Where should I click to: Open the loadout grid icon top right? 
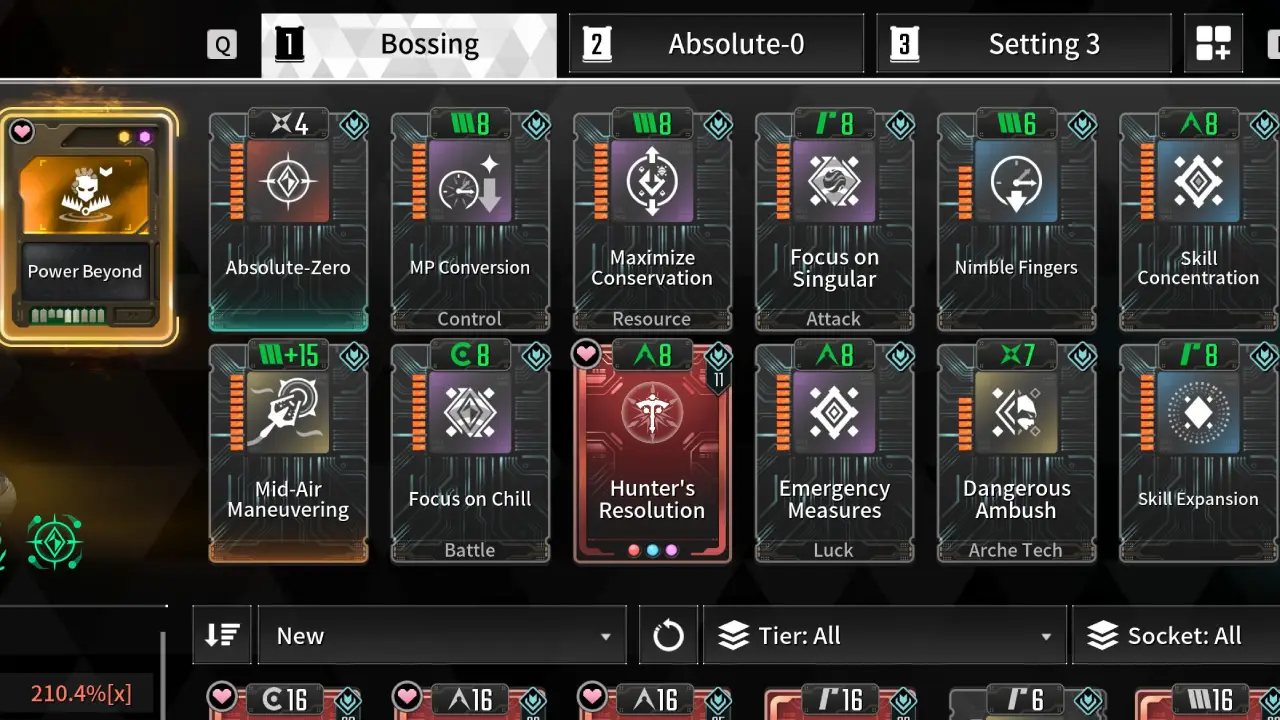(x=1213, y=44)
